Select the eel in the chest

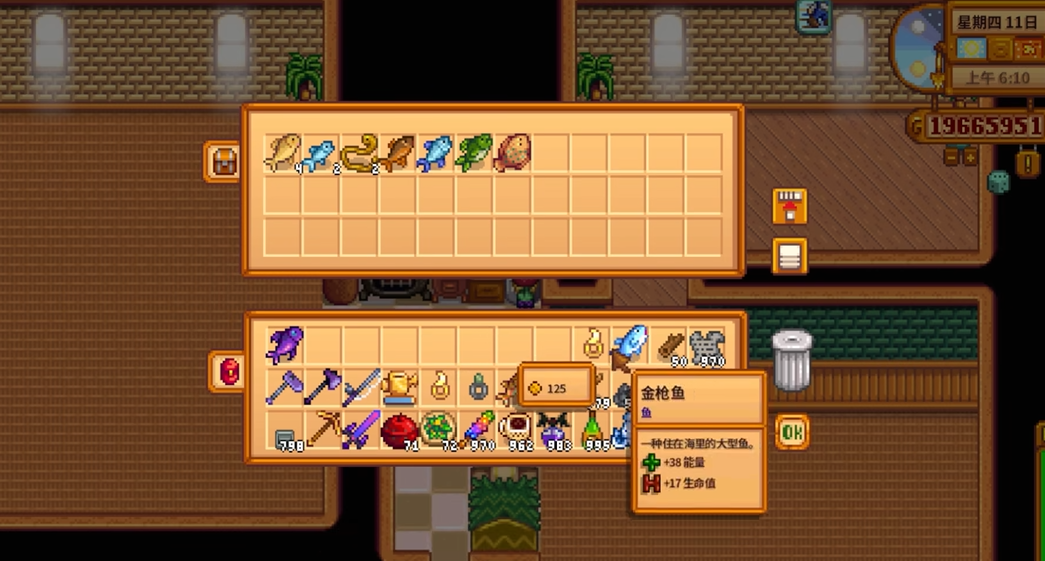(x=358, y=154)
